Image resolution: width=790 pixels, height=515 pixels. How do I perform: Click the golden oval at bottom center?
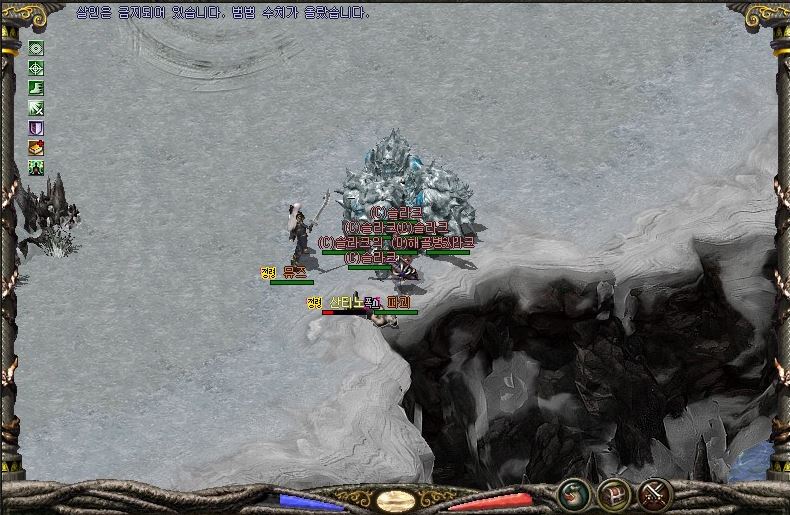click(396, 499)
